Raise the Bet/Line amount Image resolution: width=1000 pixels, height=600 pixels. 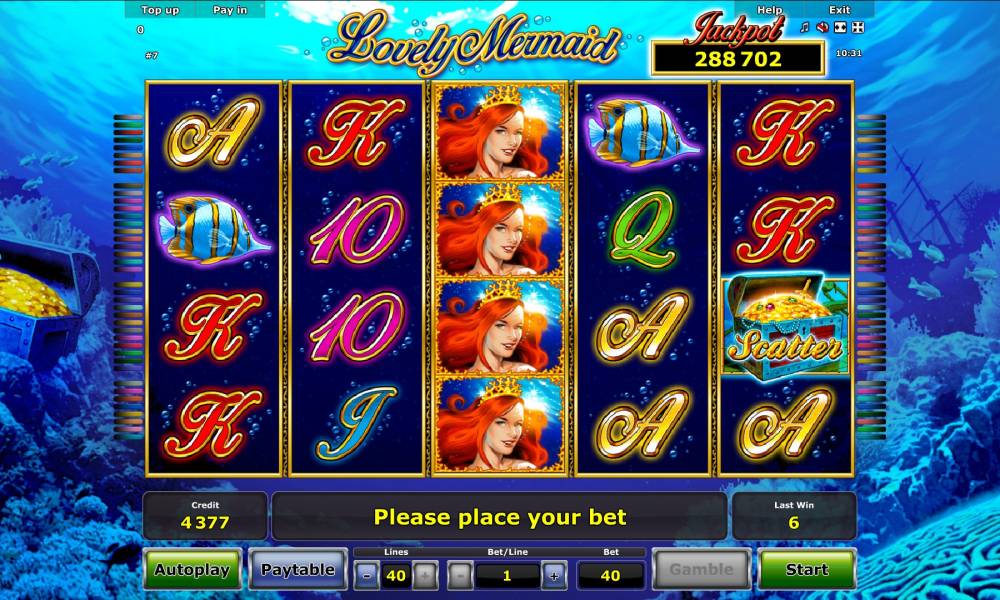pyautogui.click(x=554, y=575)
